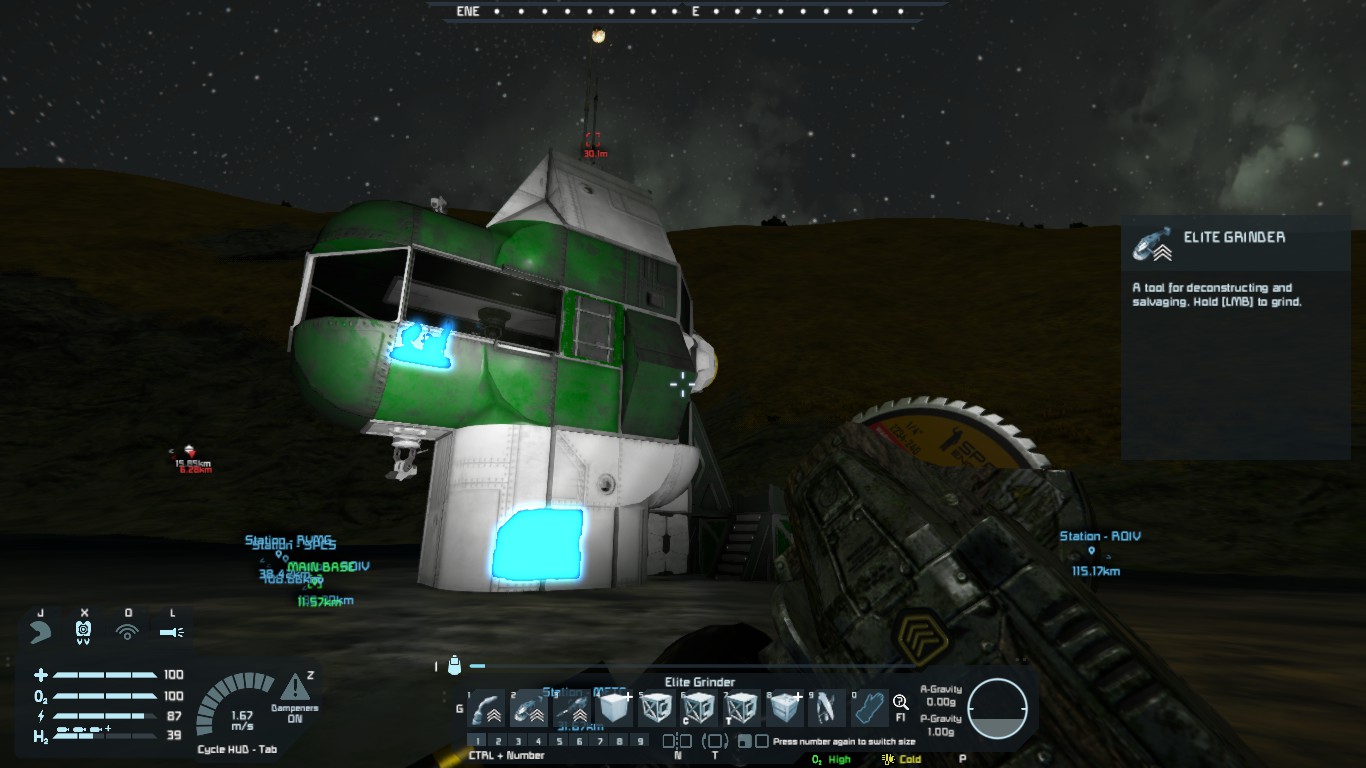Toggle the broadcasting signal icon
The width and height of the screenshot is (1366, 768).
pos(127,631)
